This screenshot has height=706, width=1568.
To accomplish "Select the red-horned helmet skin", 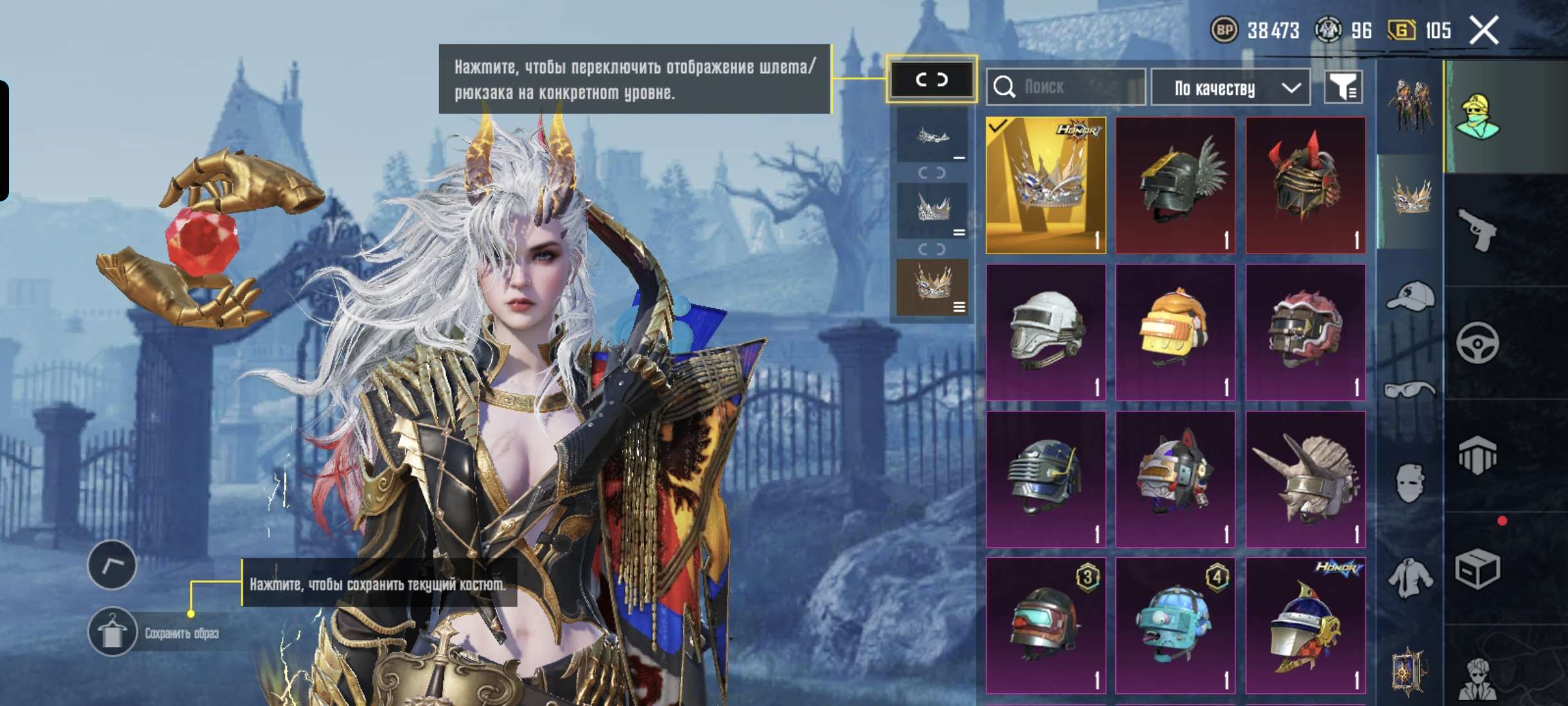I will pyautogui.click(x=1305, y=185).
